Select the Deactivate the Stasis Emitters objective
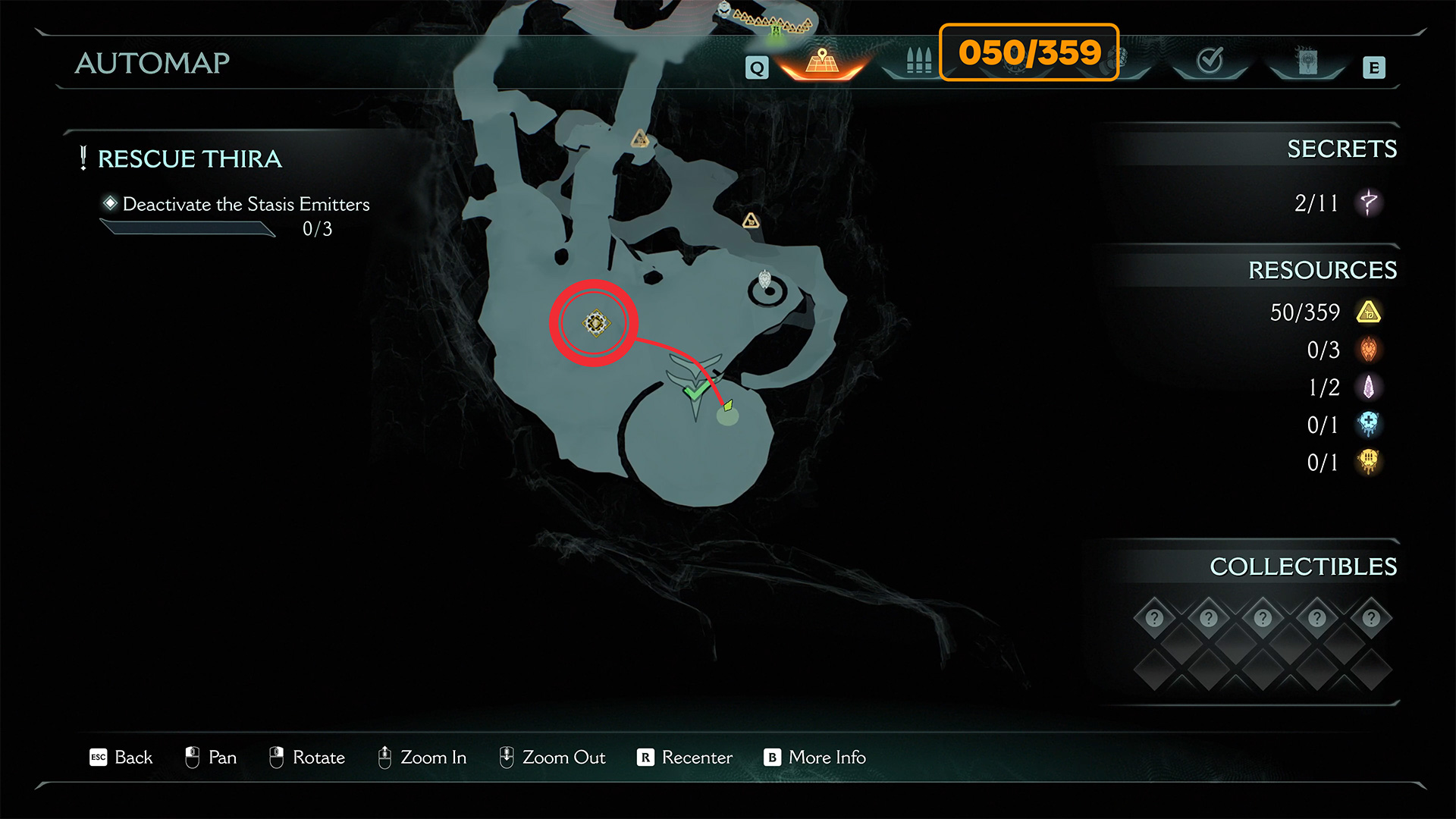This screenshot has height=819, width=1456. pos(246,205)
